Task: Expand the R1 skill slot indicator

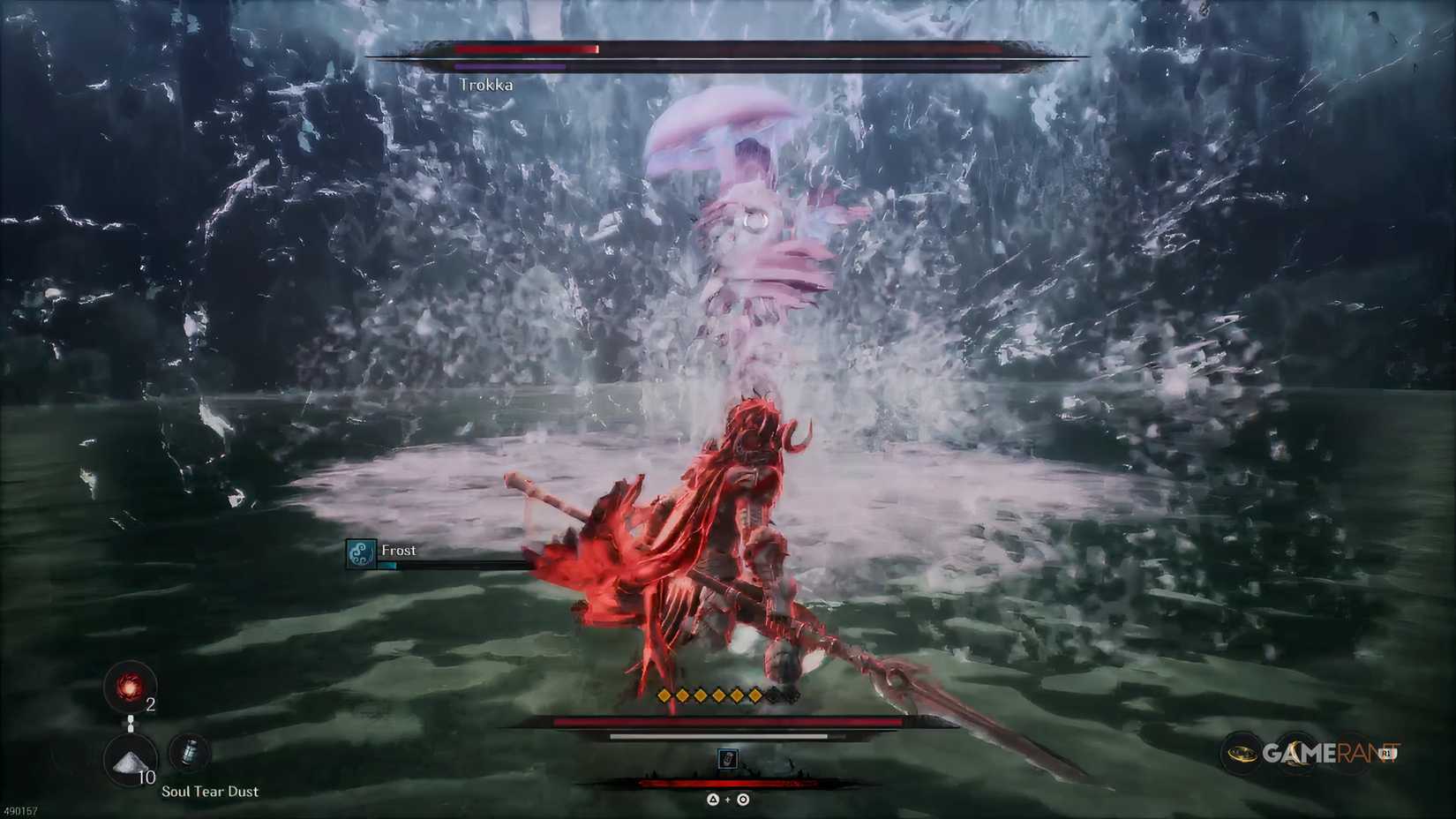Action: 1386,752
